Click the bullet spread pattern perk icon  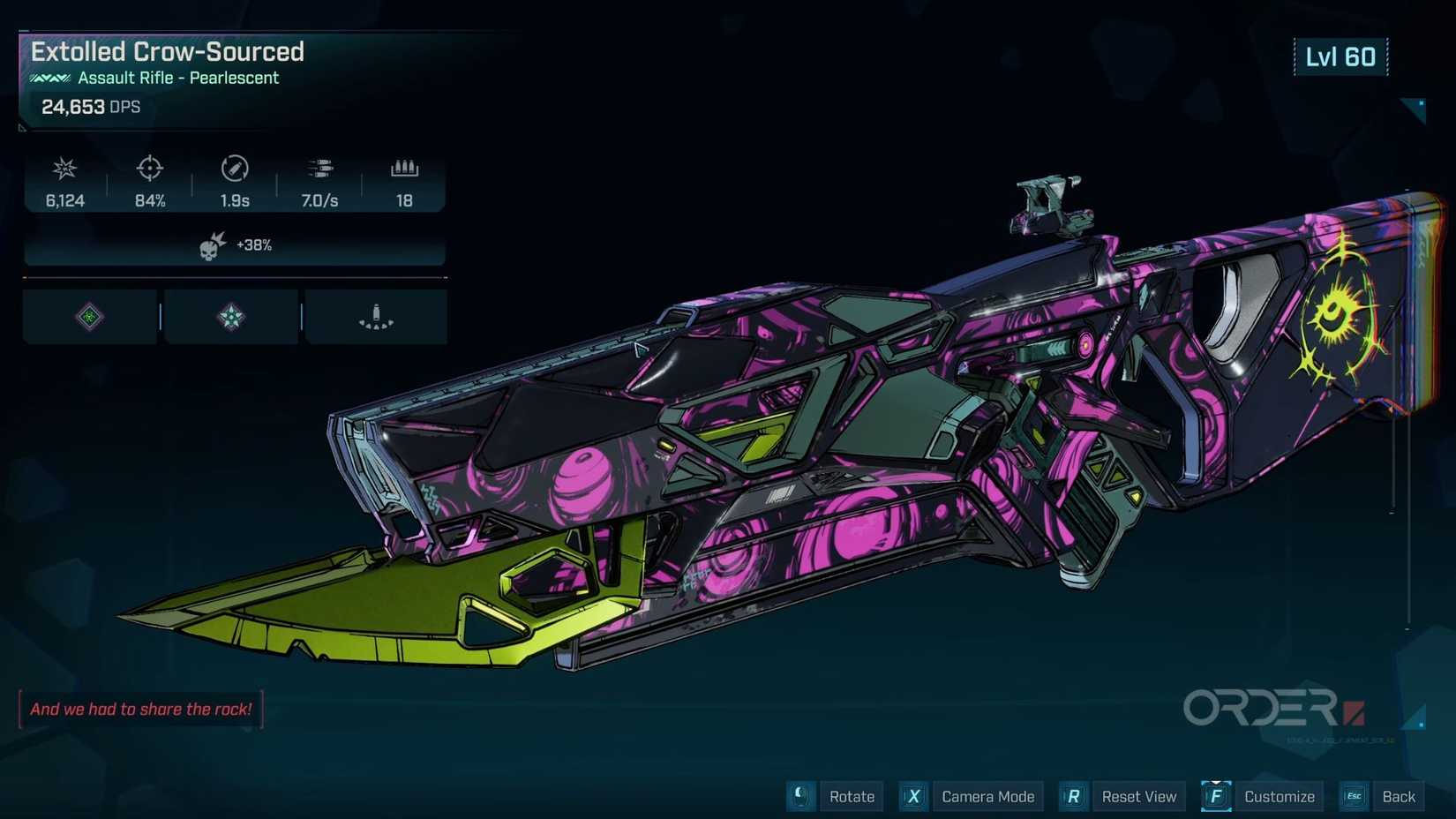(377, 317)
